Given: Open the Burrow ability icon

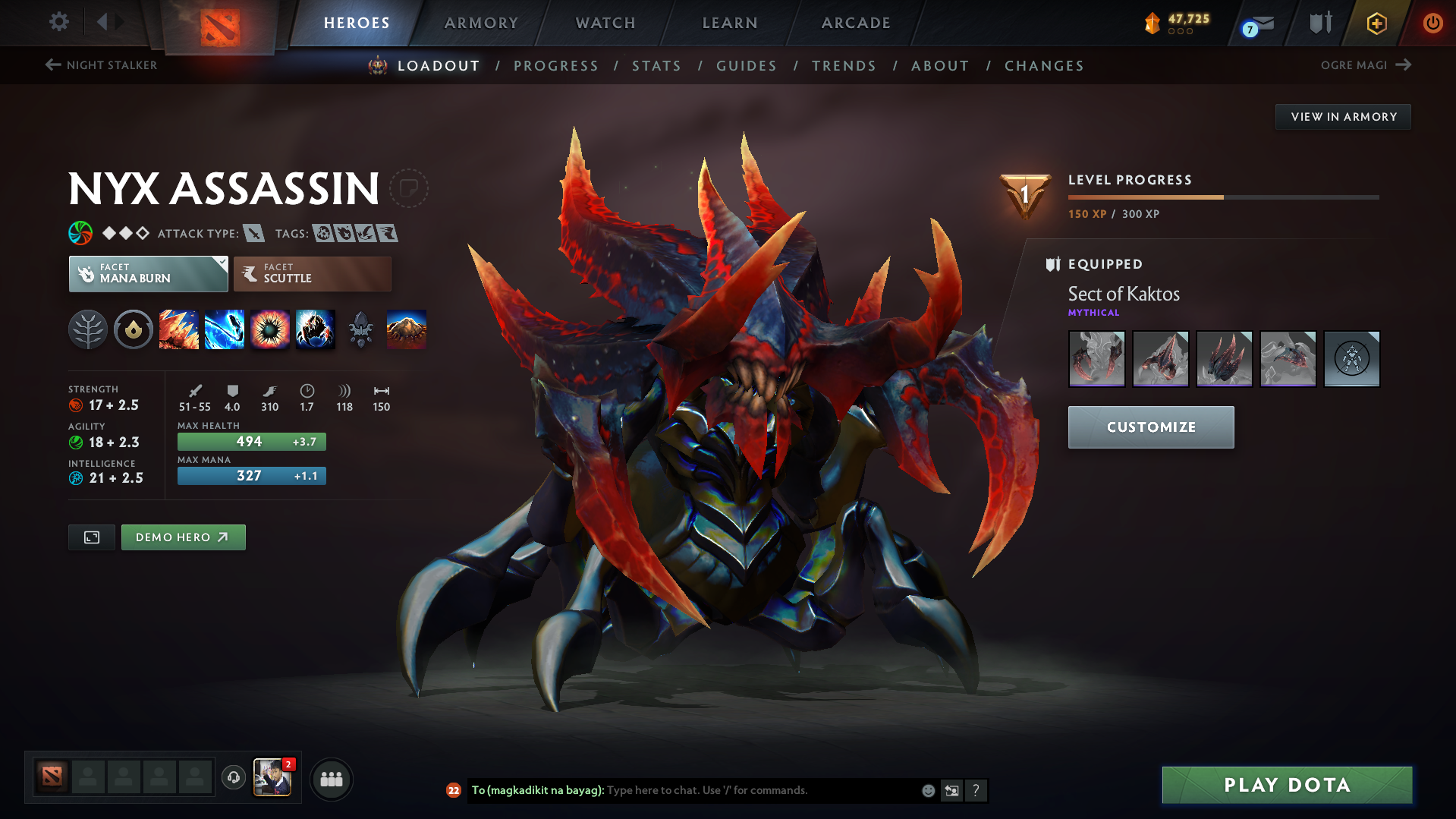Looking at the screenshot, I should pos(407,329).
